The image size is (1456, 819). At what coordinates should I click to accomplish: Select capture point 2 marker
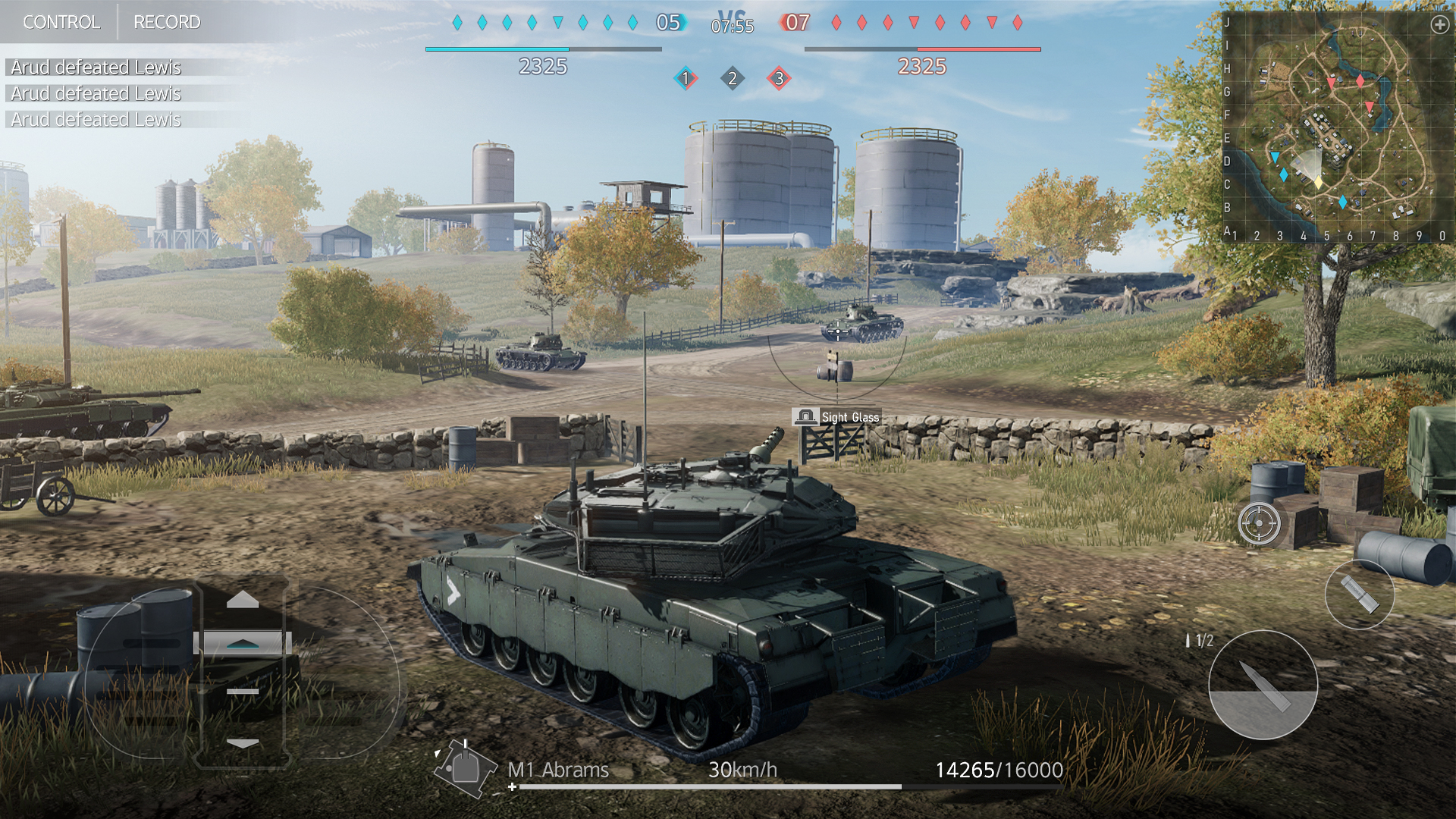point(732,78)
